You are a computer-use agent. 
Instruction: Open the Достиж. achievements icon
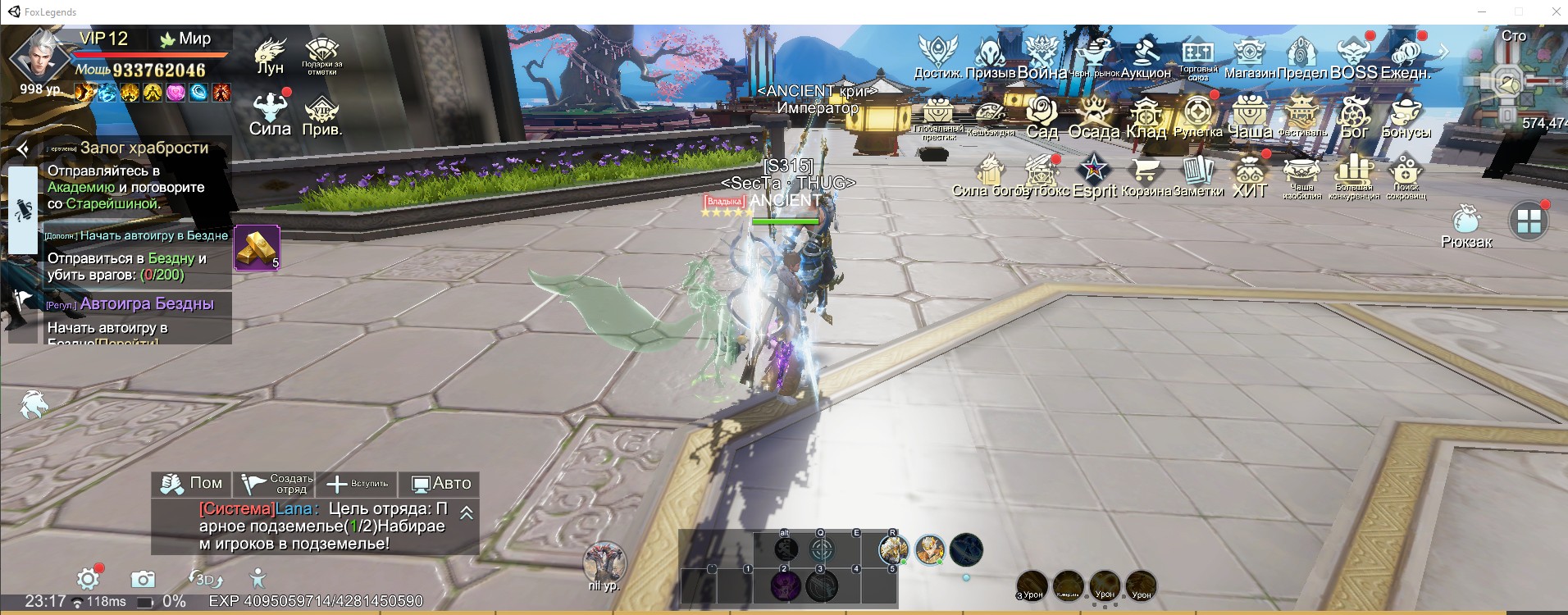937,57
